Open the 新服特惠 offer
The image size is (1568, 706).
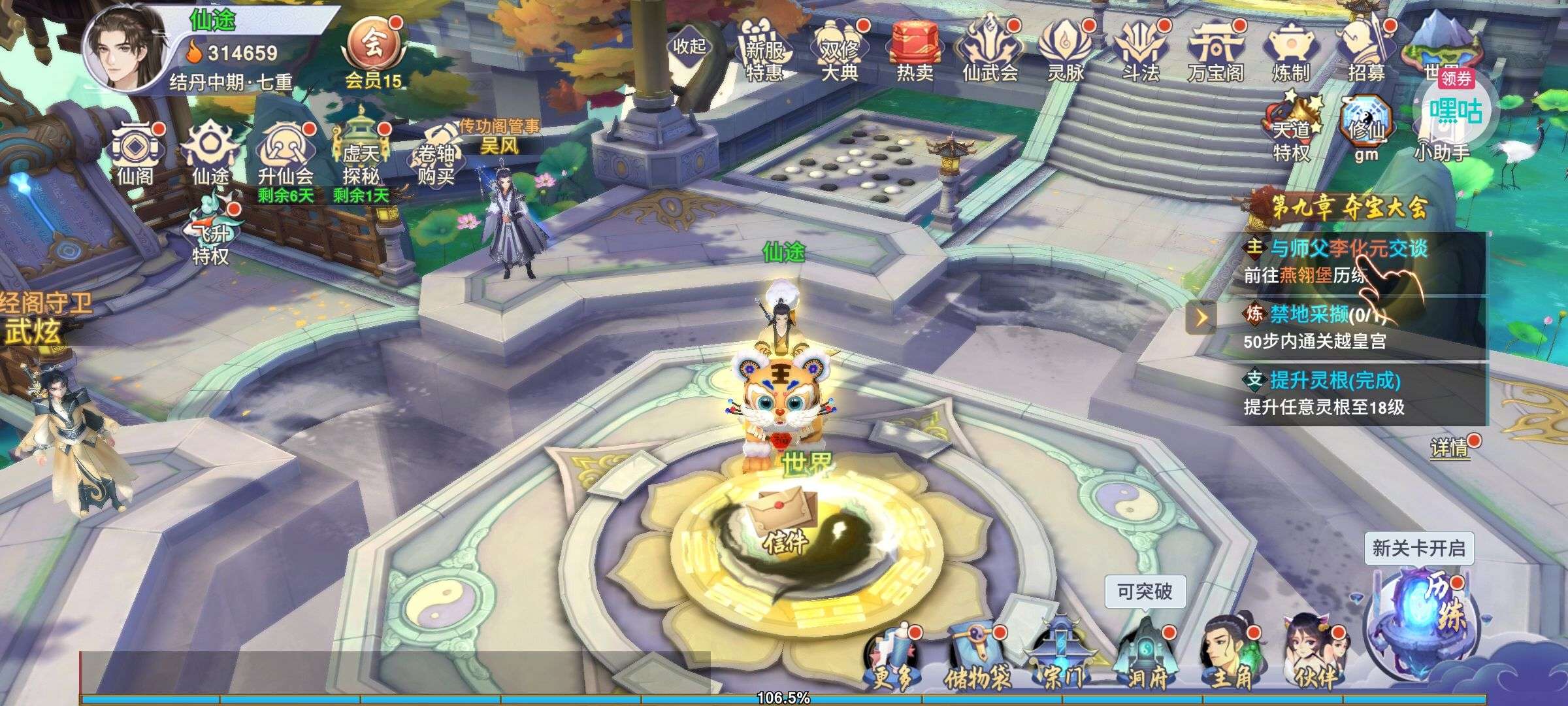(x=764, y=52)
